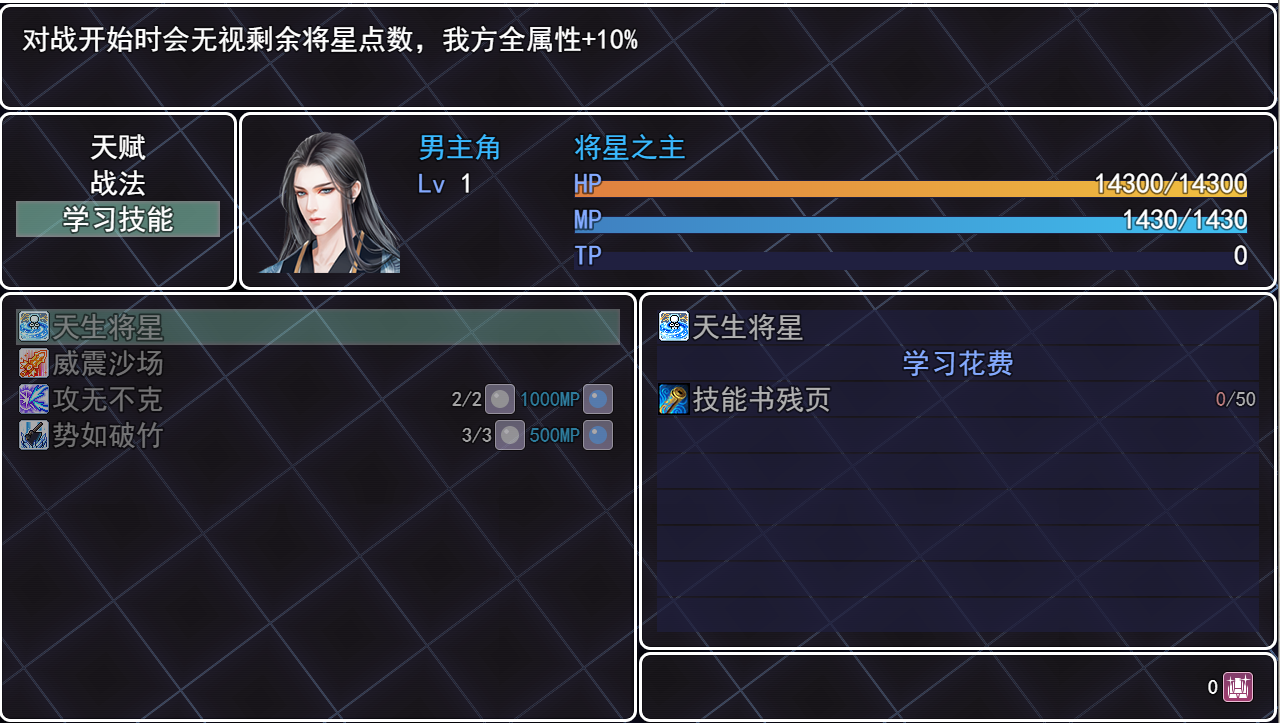Click the blue orb after 500MP
The width and height of the screenshot is (1280, 723).
tap(597, 434)
